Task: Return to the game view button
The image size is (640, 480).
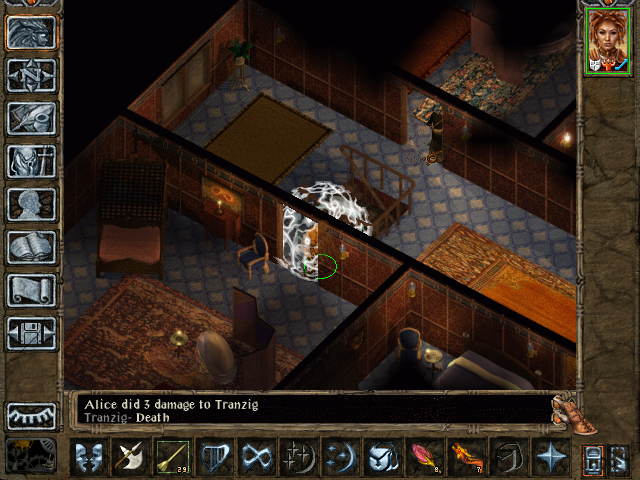Action: click(31, 33)
